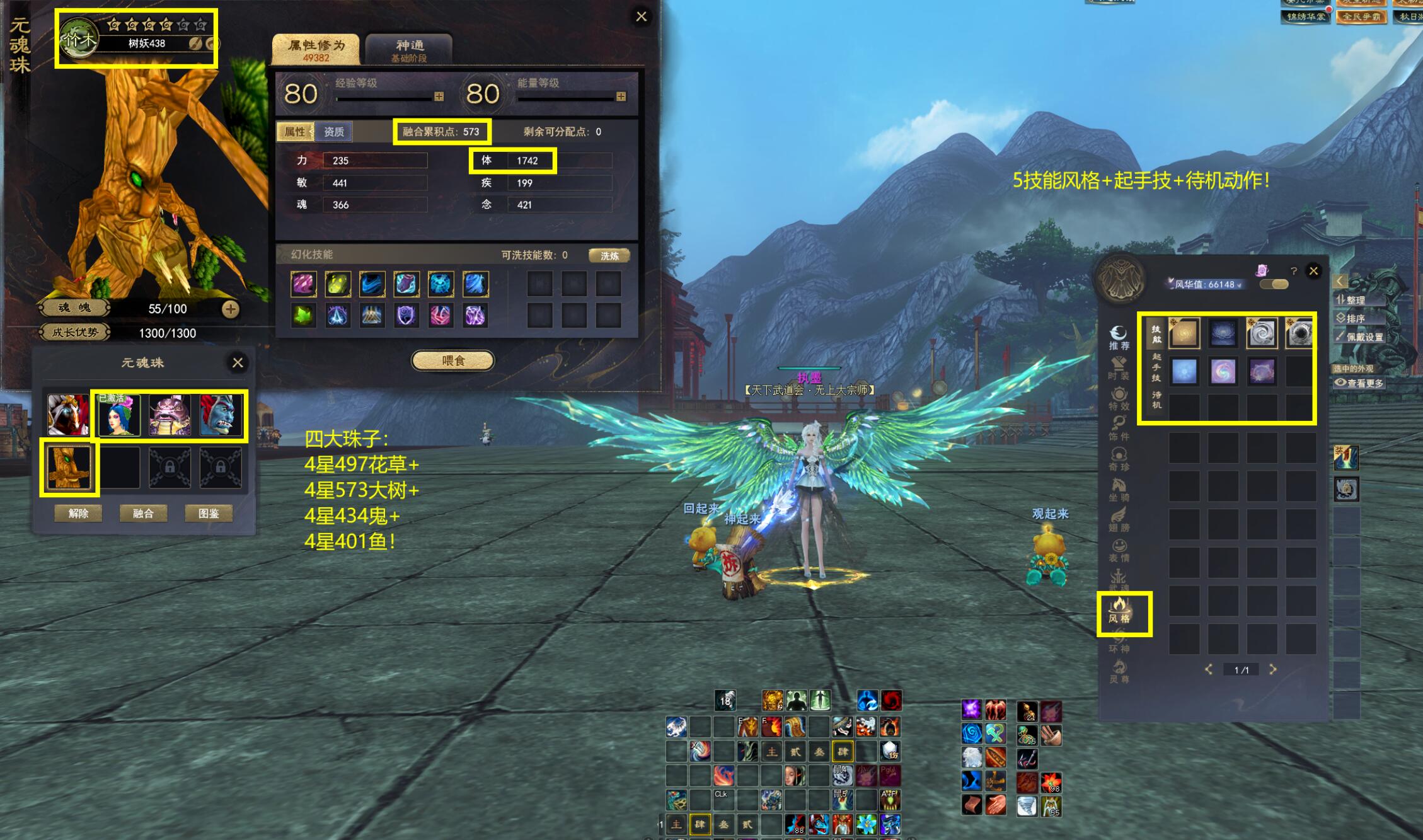Image resolution: width=1423 pixels, height=840 pixels.
Task: Feed the pet with 喂食 button
Action: click(x=452, y=360)
